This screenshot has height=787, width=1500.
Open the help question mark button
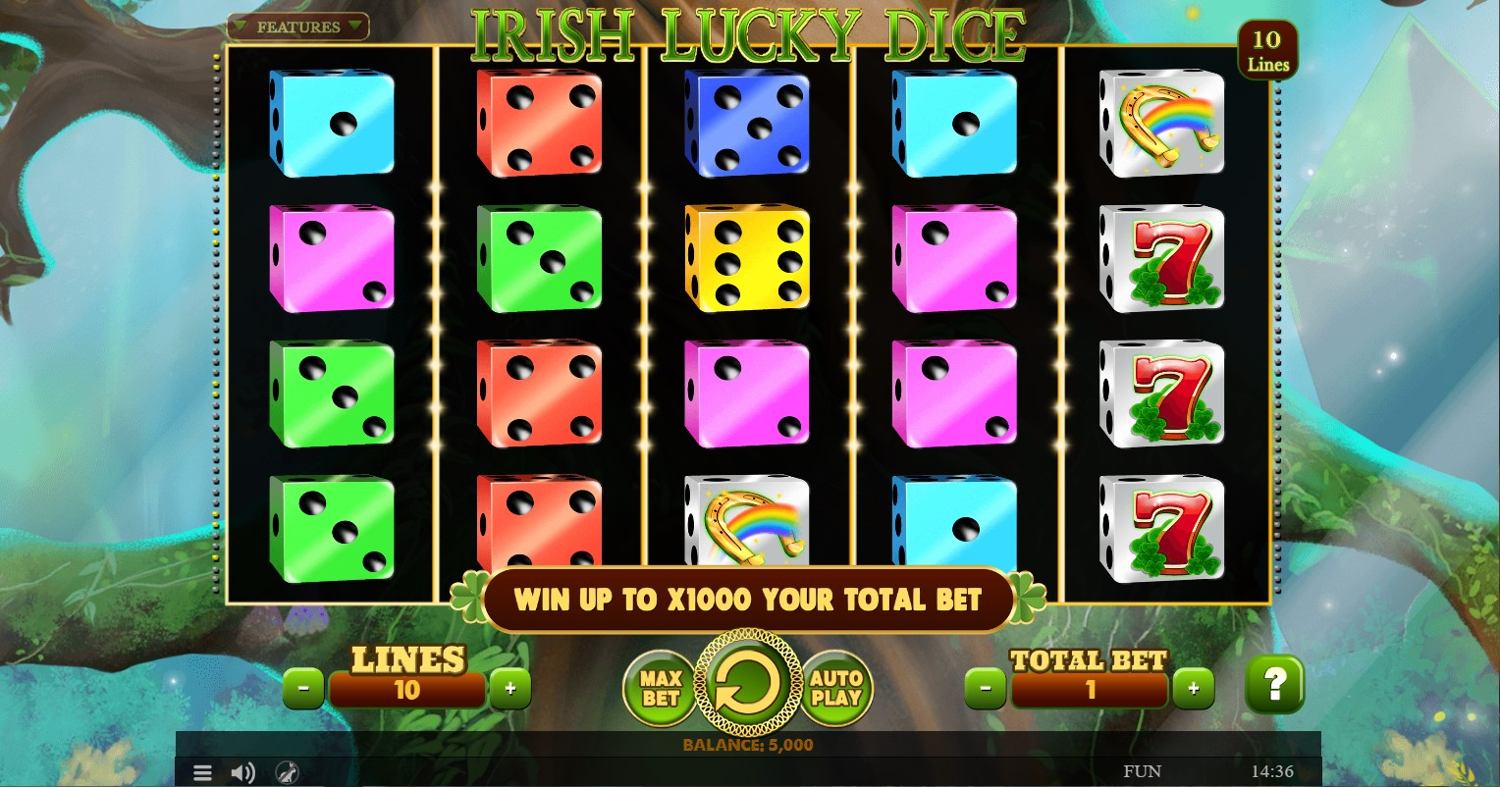coord(1274,685)
